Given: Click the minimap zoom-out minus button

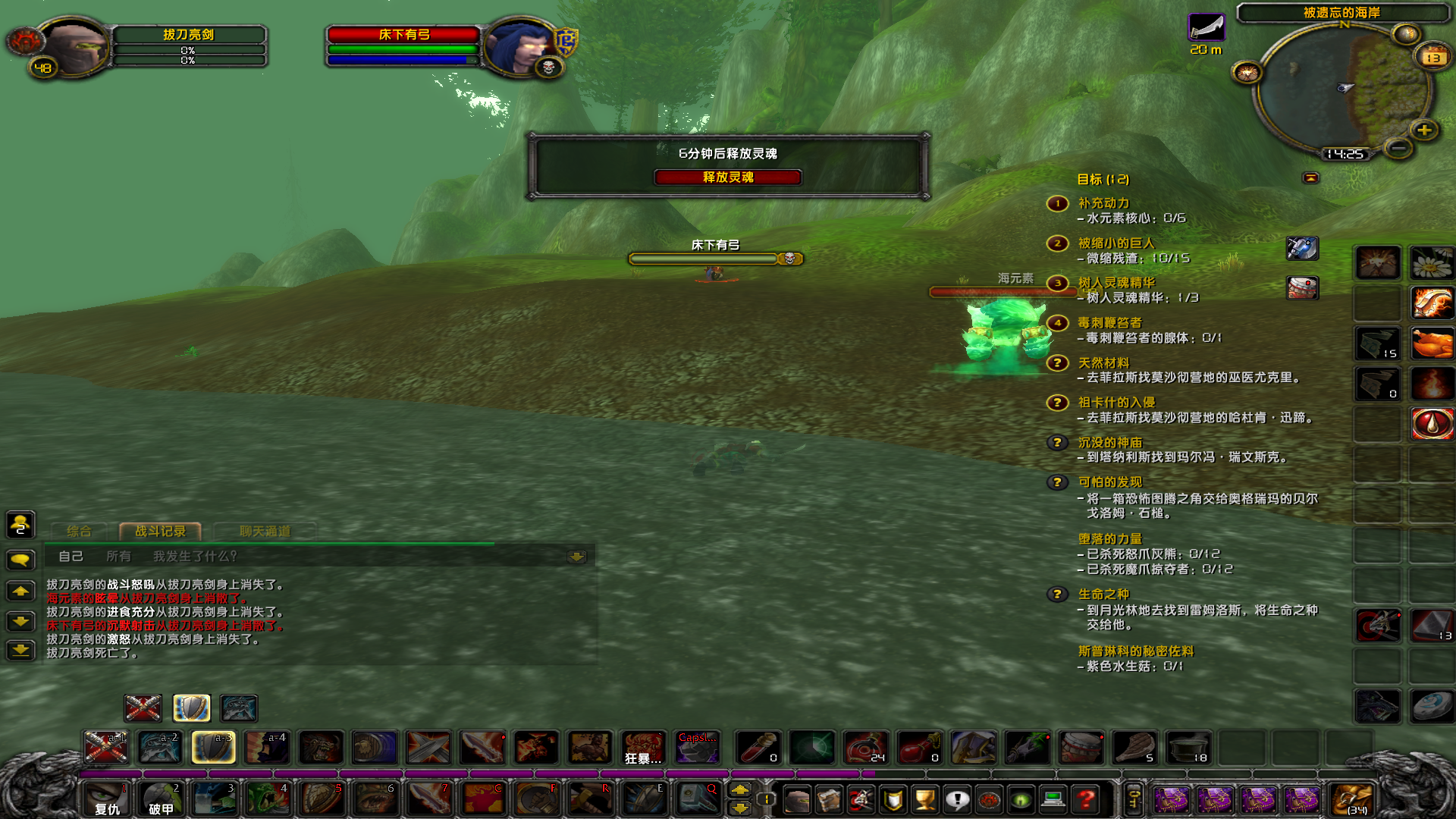Looking at the screenshot, I should [1398, 147].
